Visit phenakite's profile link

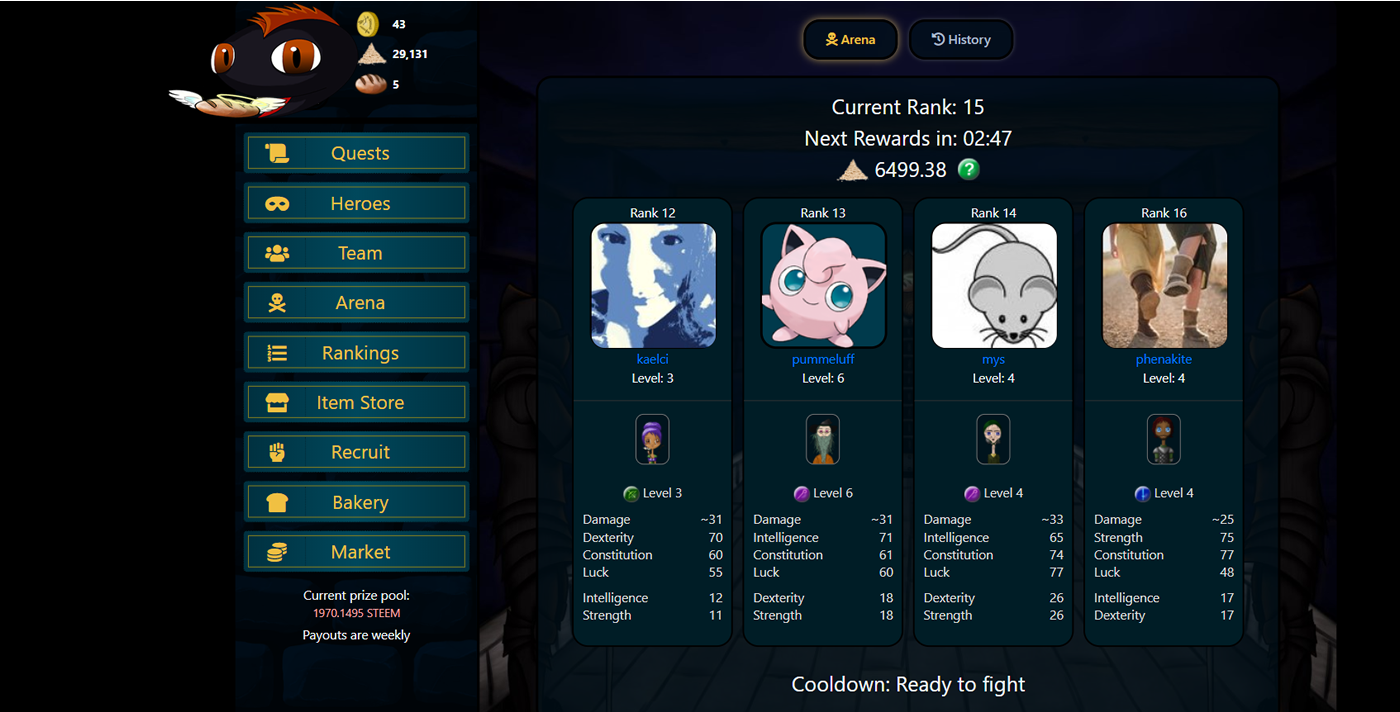click(x=1164, y=359)
